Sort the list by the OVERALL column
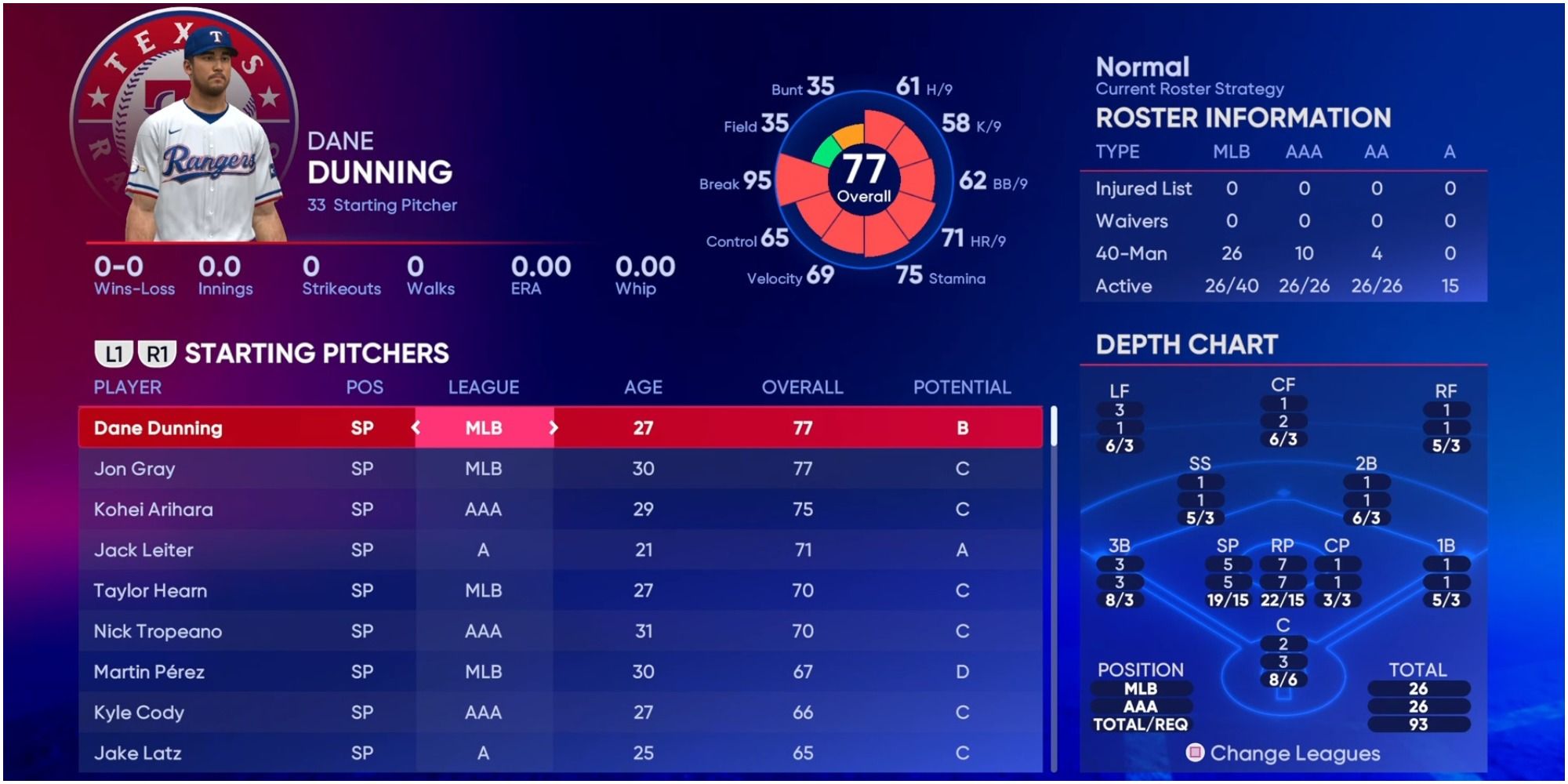This screenshot has width=1568, height=784. click(x=803, y=387)
